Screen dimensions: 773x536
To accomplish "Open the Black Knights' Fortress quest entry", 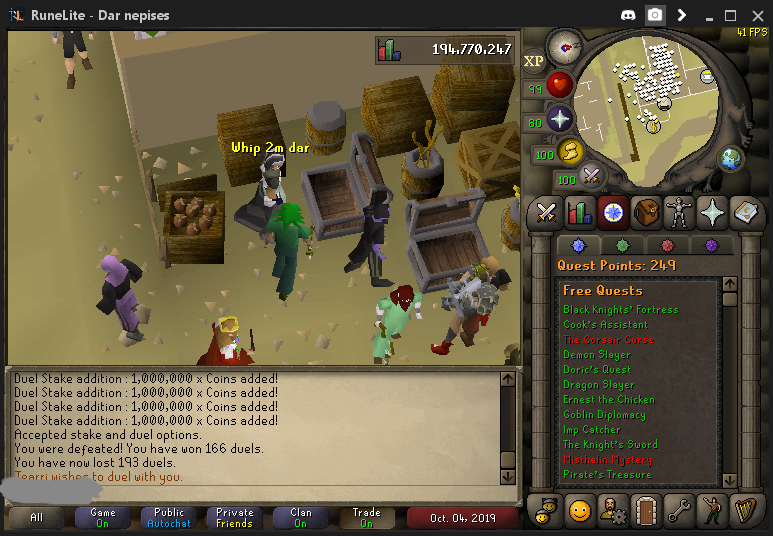I will point(620,310).
